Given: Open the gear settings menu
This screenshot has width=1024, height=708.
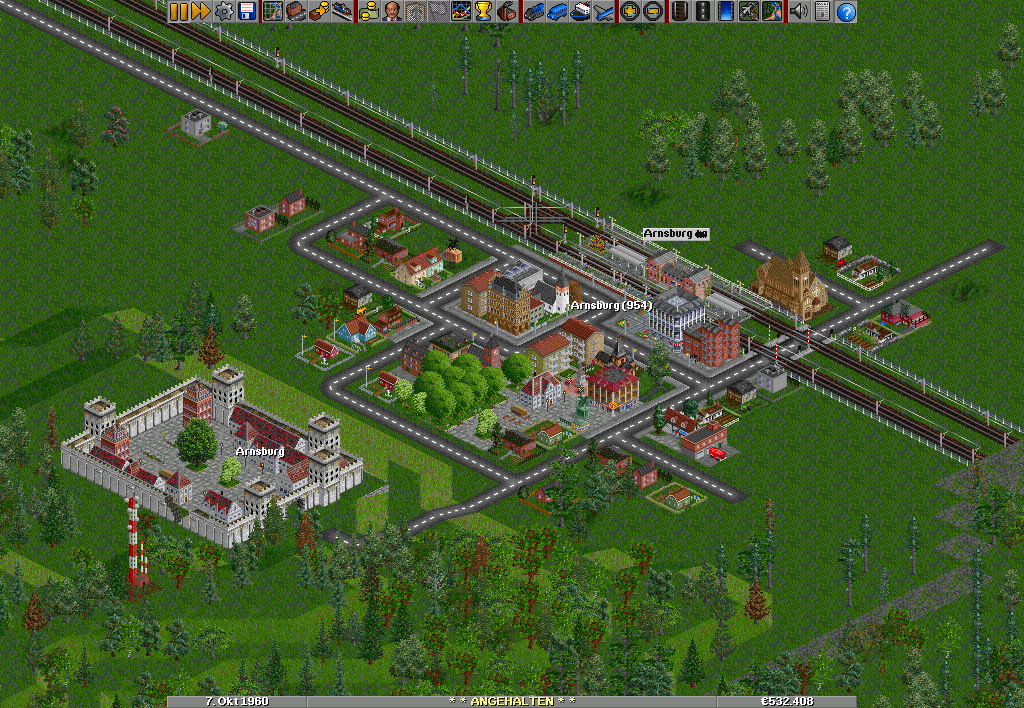Looking at the screenshot, I should (224, 12).
